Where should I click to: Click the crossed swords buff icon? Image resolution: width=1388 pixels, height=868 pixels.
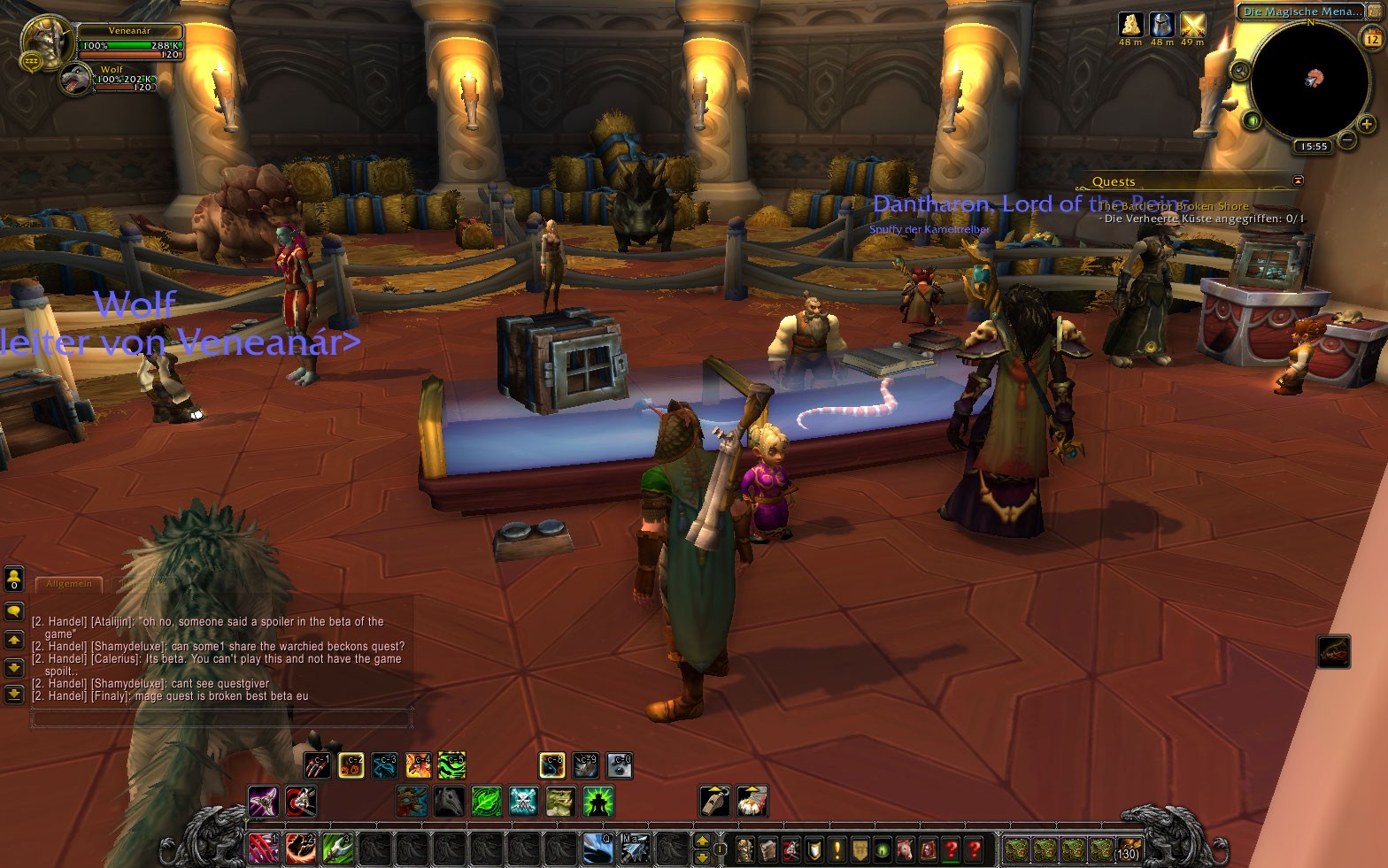pyautogui.click(x=1192, y=24)
